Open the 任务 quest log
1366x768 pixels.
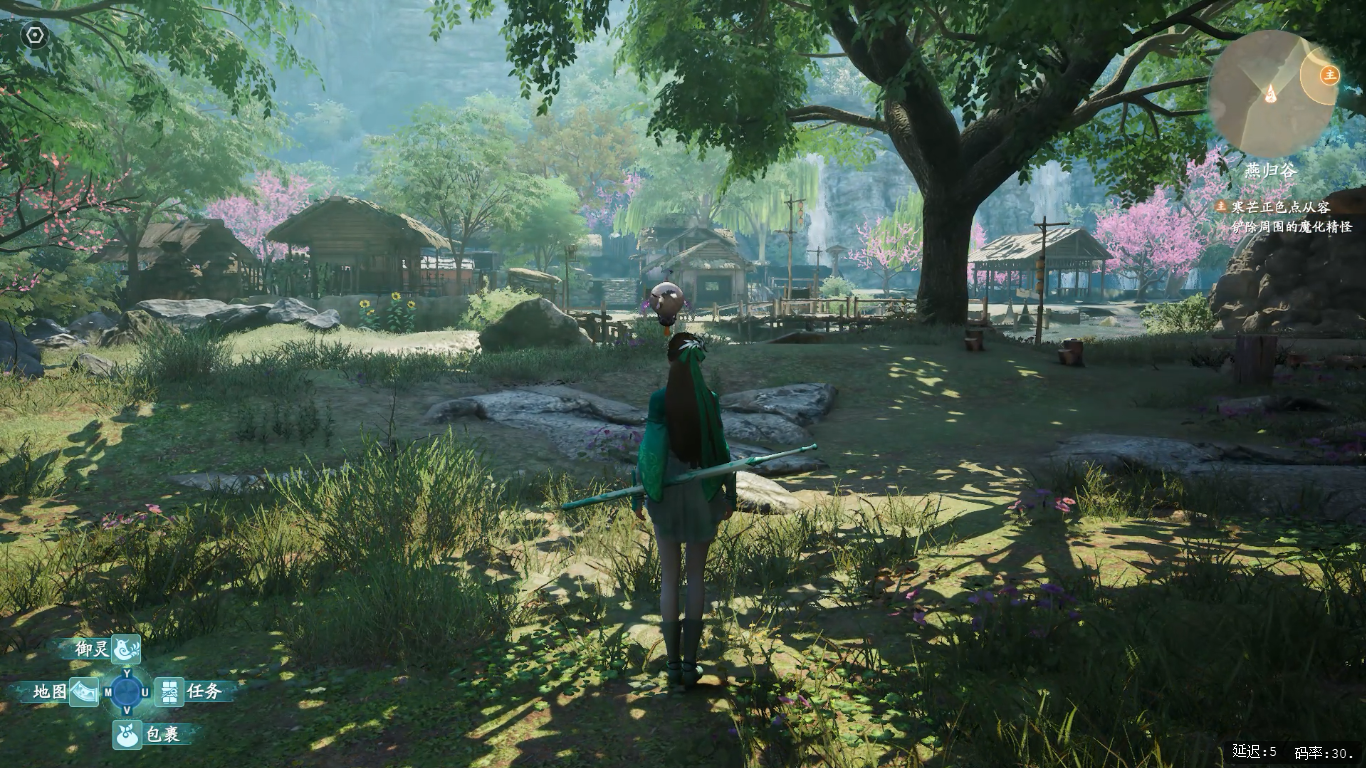click(170, 691)
